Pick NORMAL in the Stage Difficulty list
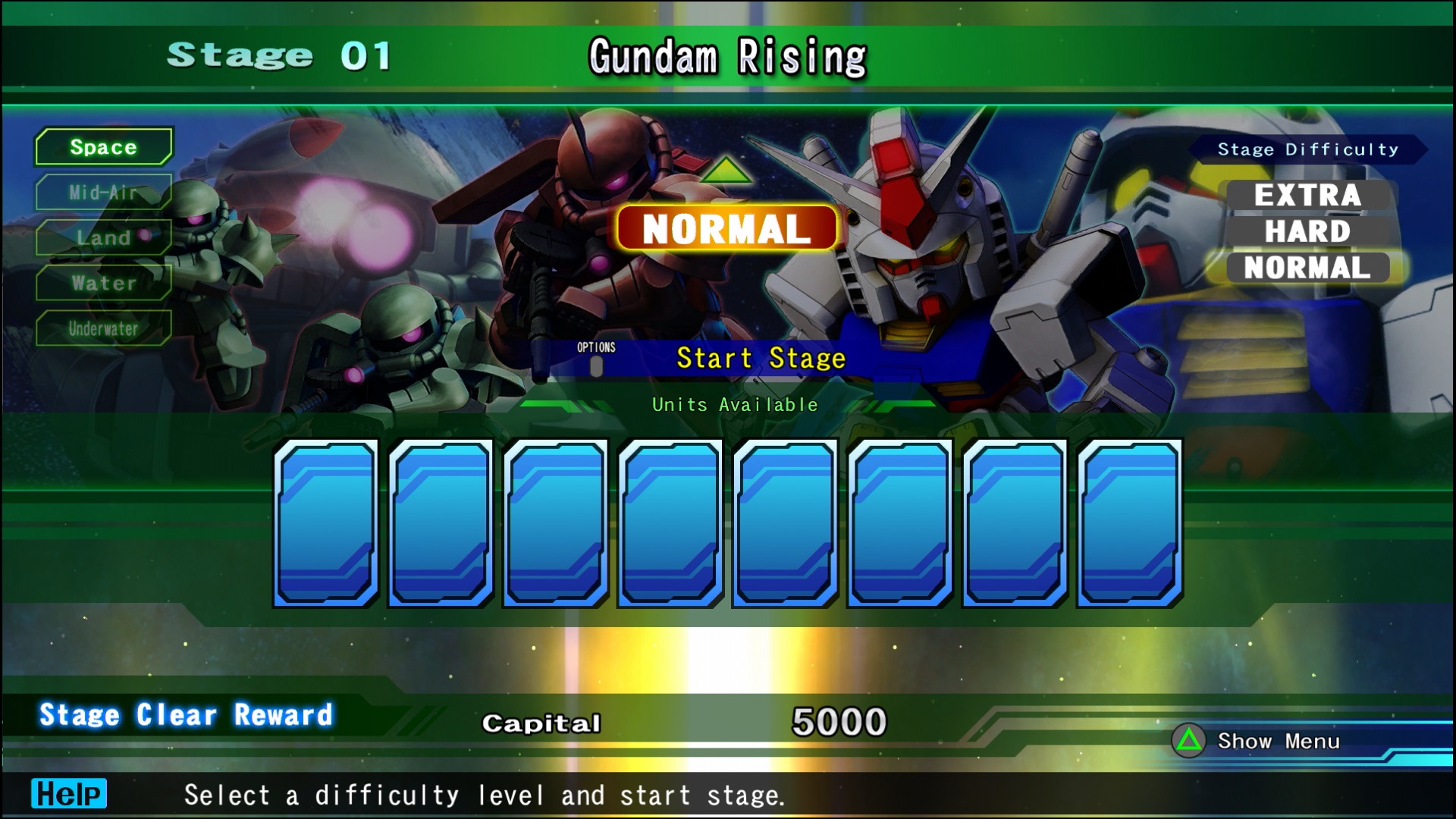This screenshot has width=1456, height=819. point(1307,268)
